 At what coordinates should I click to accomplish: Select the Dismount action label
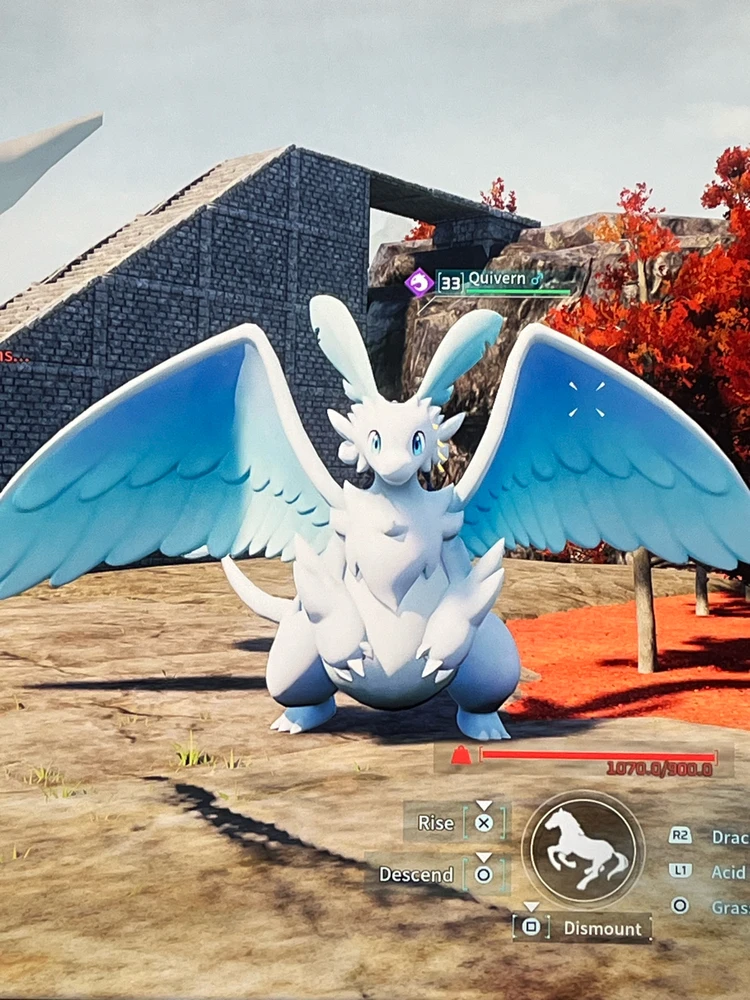pyautogui.click(x=602, y=928)
